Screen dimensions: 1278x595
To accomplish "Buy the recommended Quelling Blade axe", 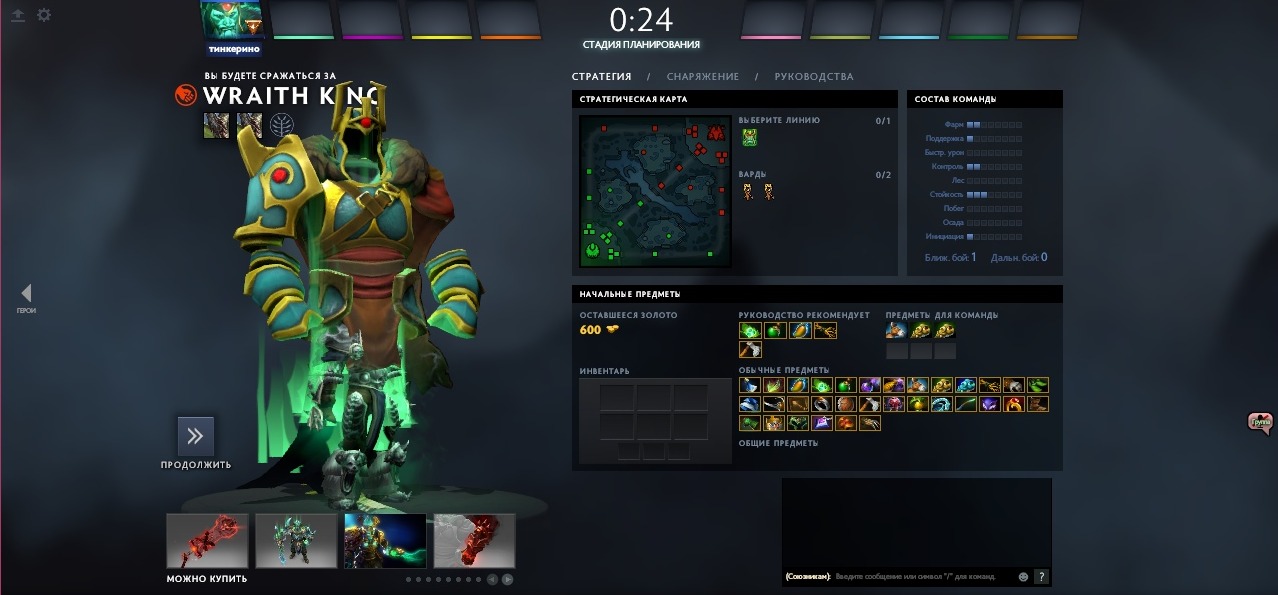I will [749, 350].
